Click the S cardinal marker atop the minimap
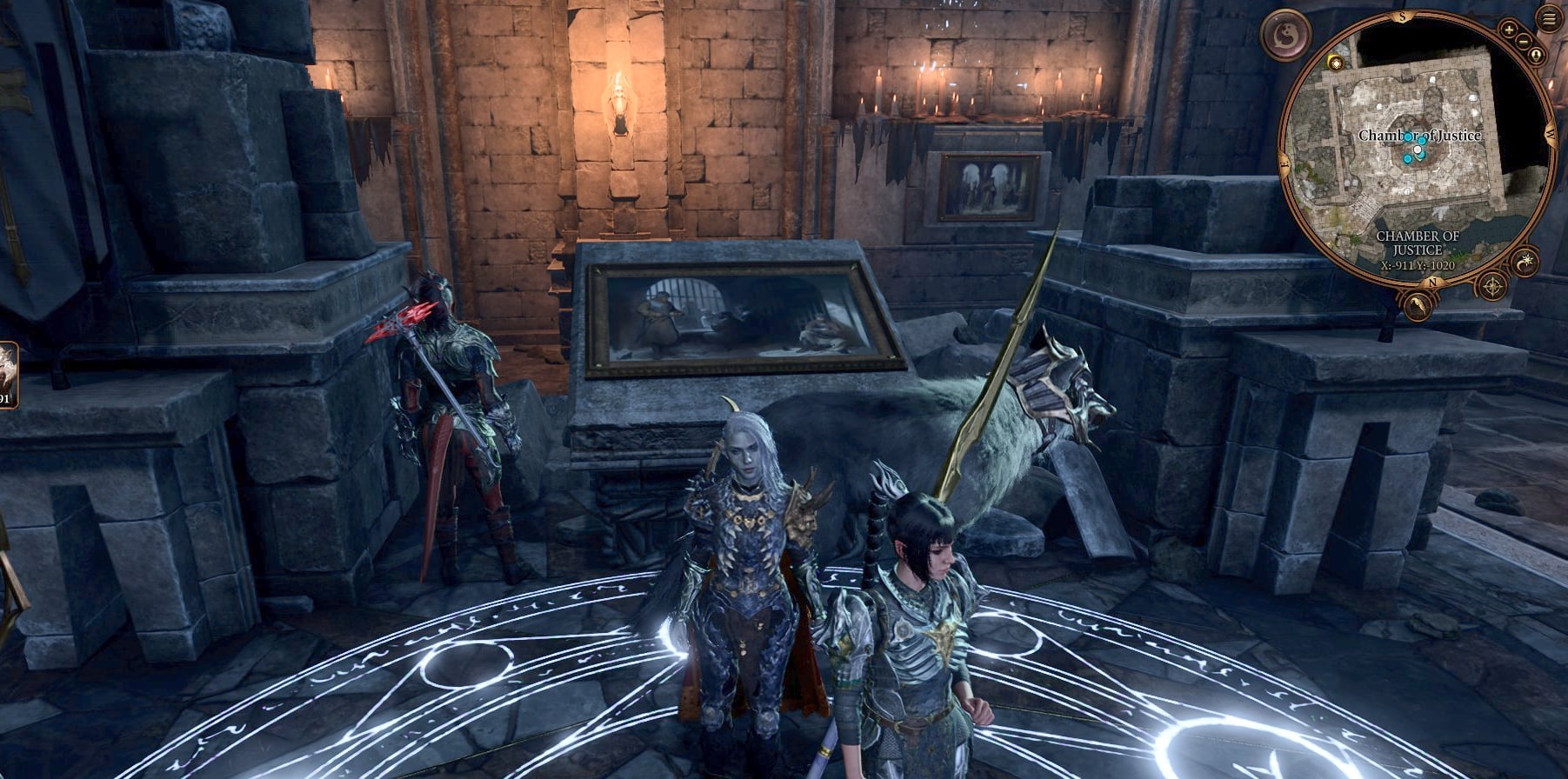1568x779 pixels. point(1401,16)
